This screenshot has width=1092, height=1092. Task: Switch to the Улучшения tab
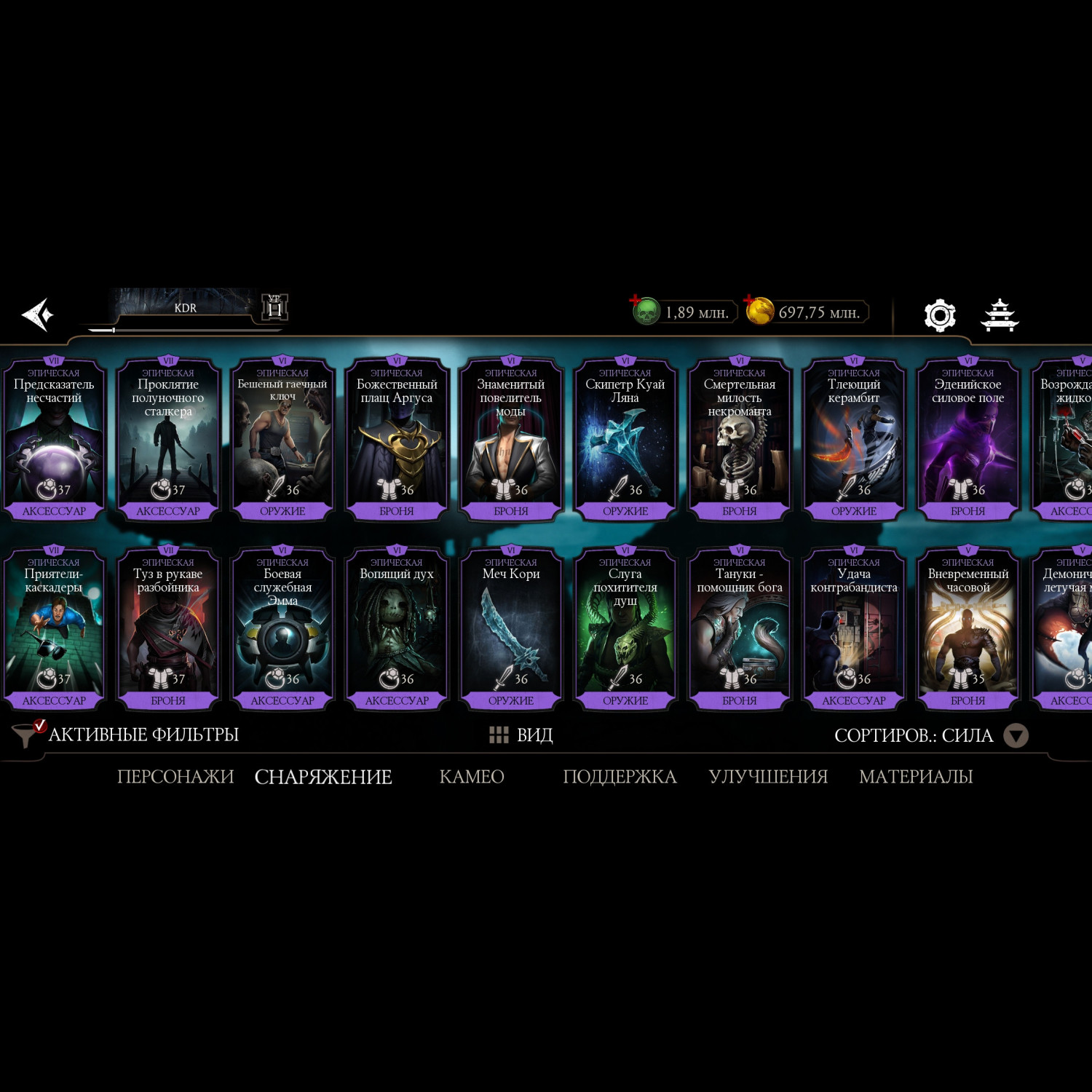pos(768,777)
